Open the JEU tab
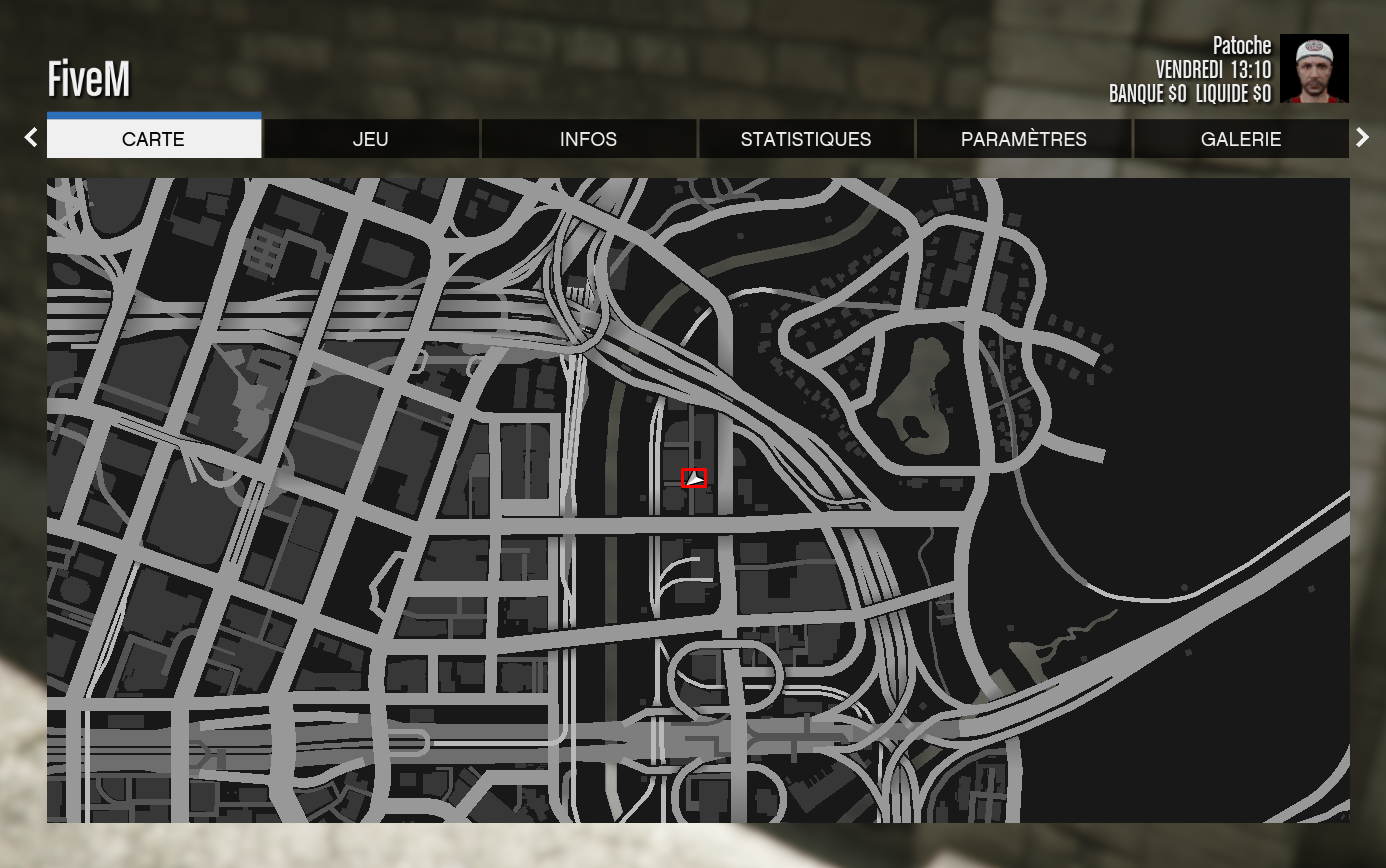This screenshot has width=1386, height=868. coord(371,139)
